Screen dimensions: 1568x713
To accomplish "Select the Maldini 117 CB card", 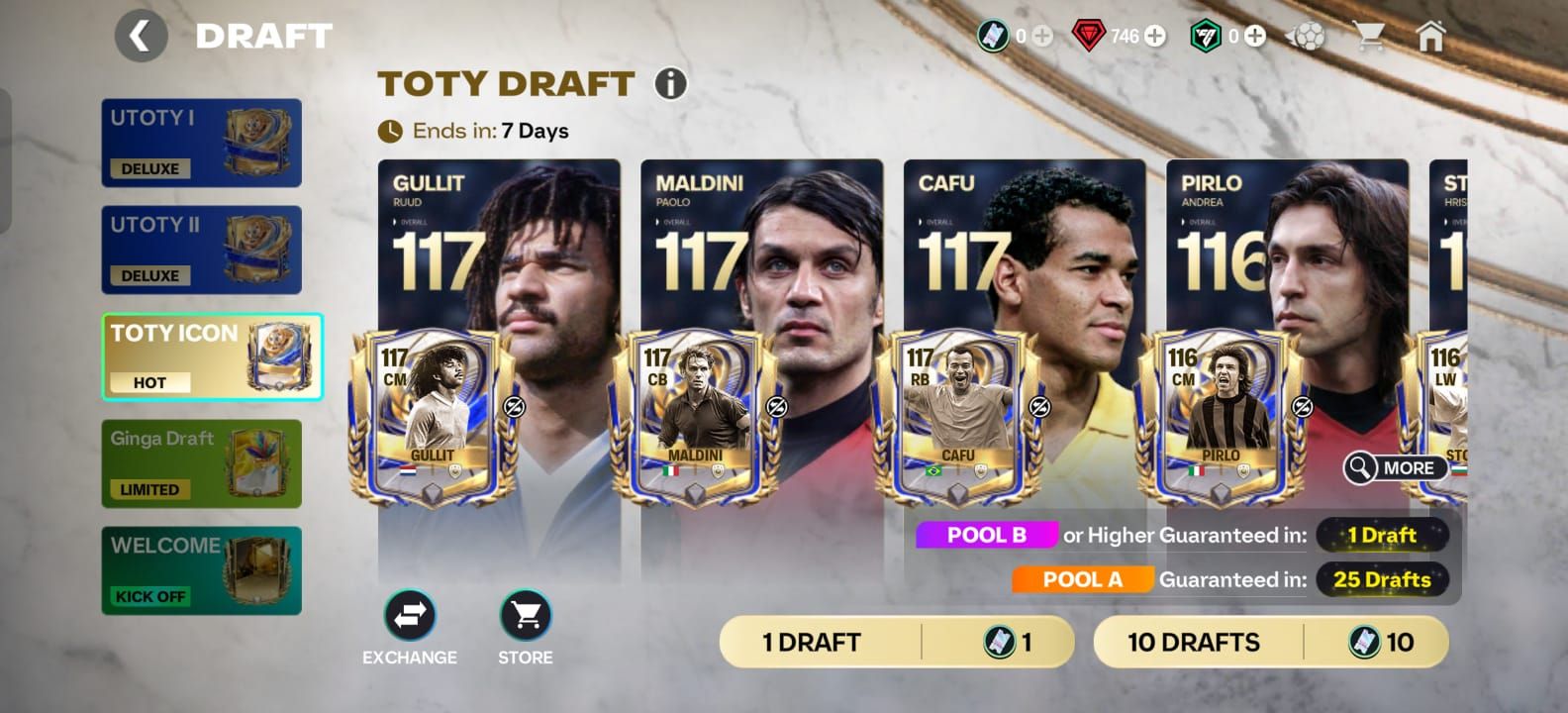I will (x=695, y=416).
